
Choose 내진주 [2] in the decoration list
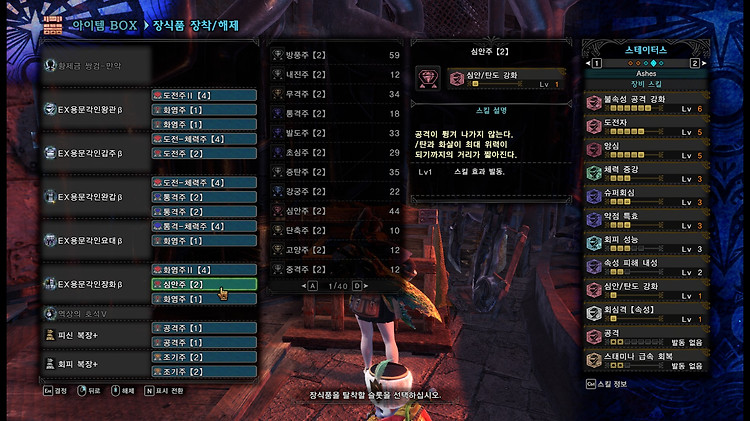(x=337, y=74)
